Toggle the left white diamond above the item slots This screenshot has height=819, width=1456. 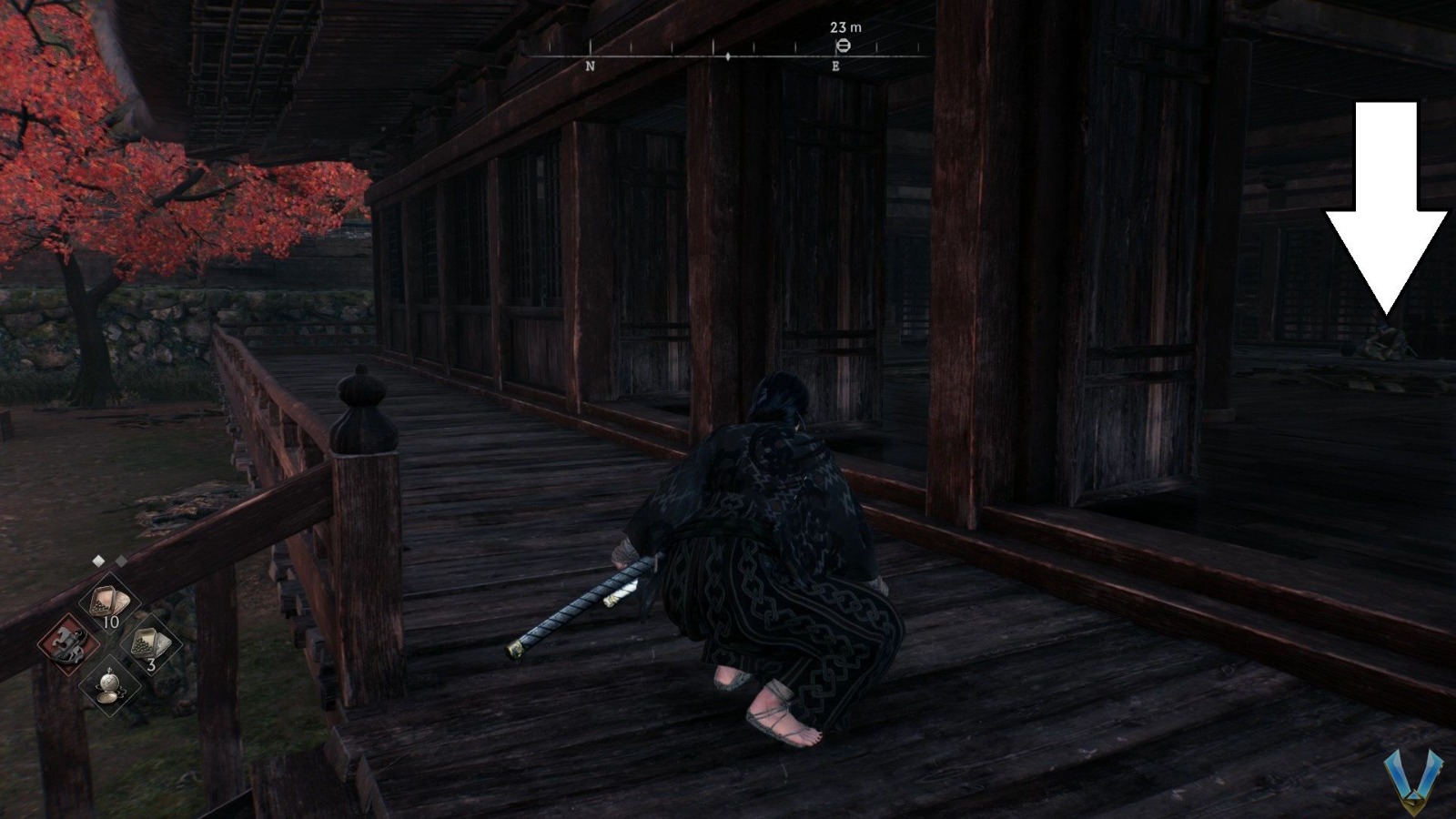(98, 561)
